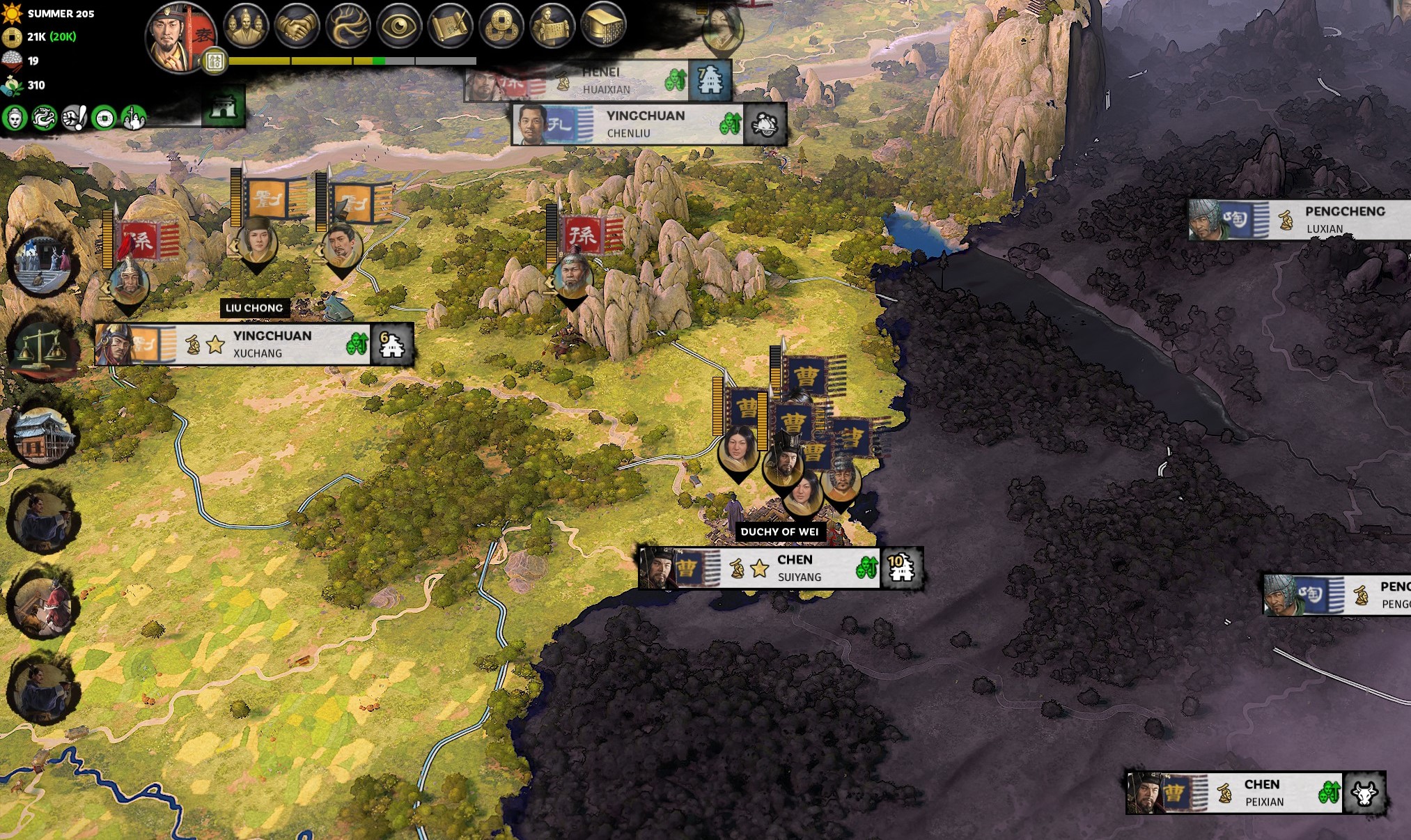Open the eye-shaped spies panel
The height and width of the screenshot is (840, 1411).
coord(398,26)
